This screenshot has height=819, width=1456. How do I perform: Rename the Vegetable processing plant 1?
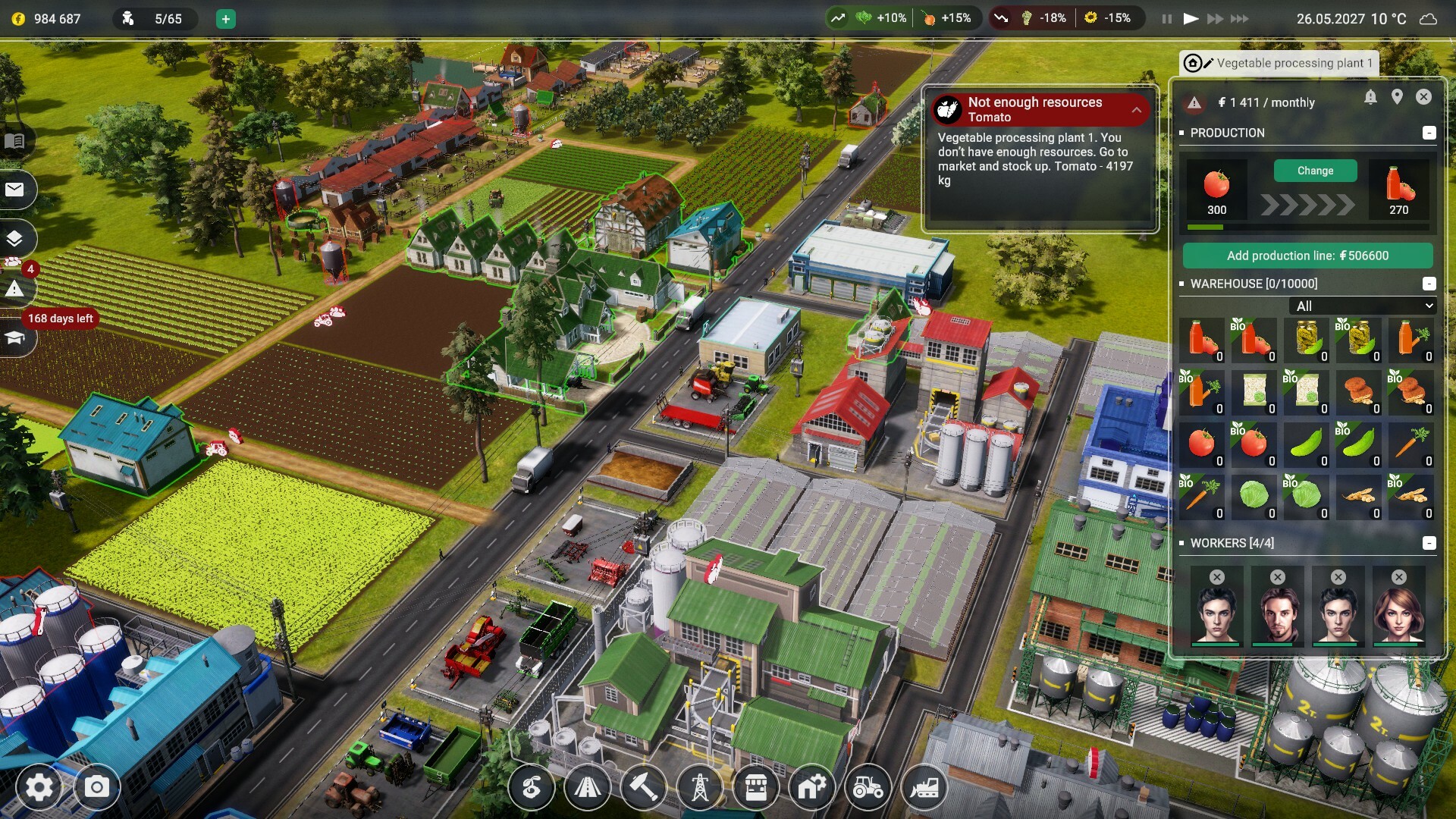[1208, 63]
